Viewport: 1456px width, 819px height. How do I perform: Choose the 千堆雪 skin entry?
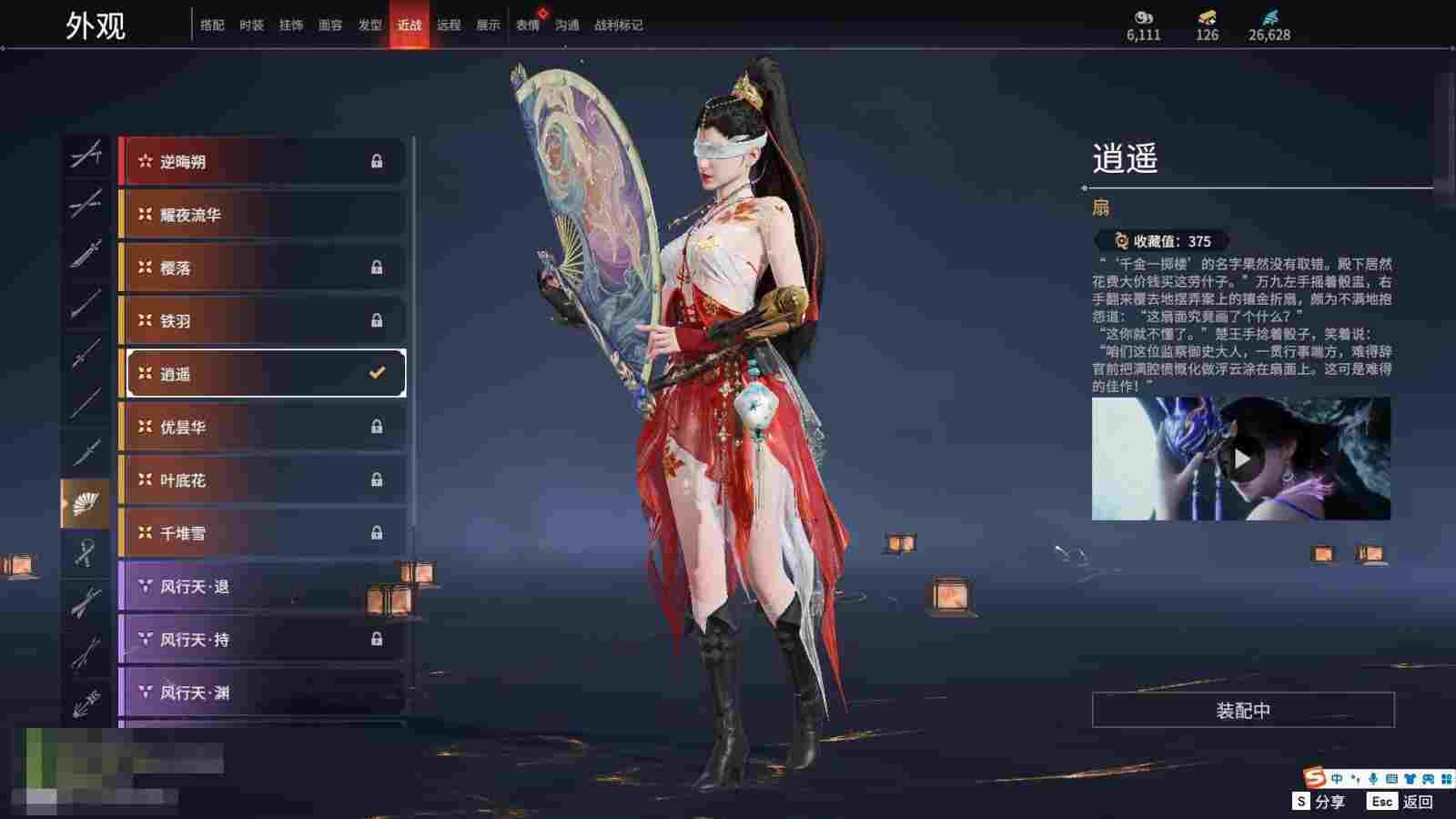[x=262, y=533]
